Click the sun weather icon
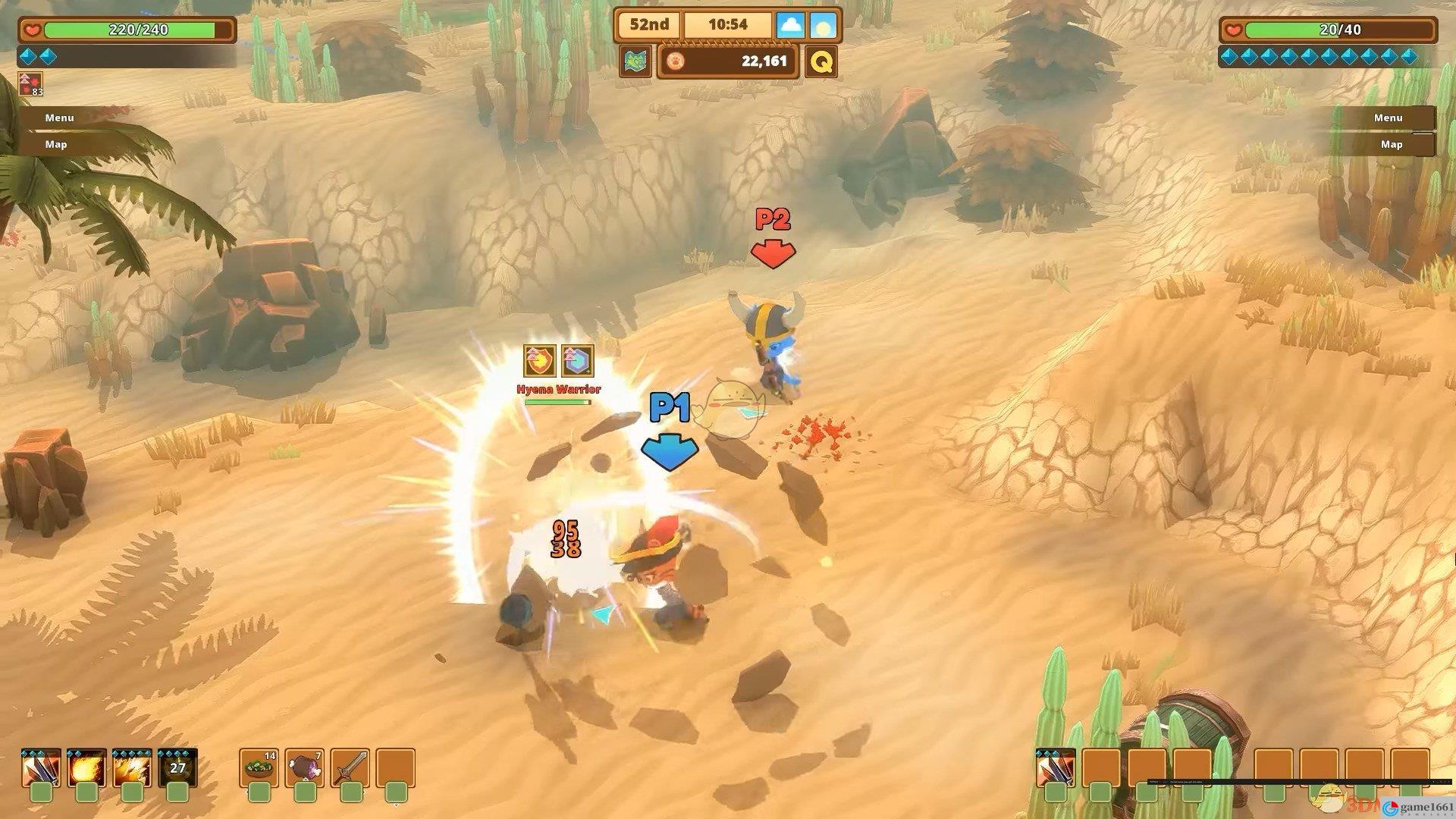The height and width of the screenshot is (819, 1456). (823, 25)
